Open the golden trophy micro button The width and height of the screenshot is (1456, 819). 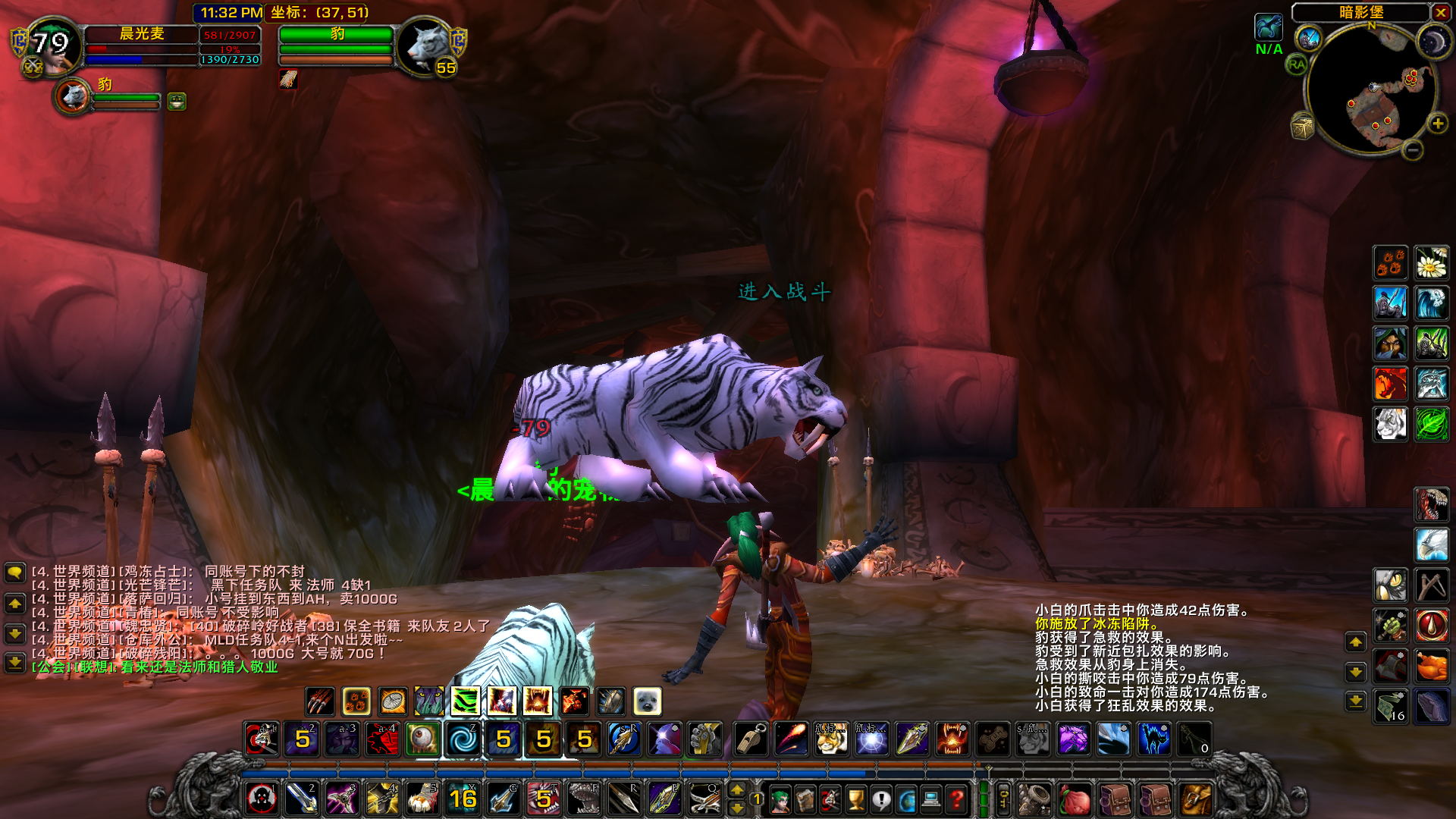[x=855, y=799]
